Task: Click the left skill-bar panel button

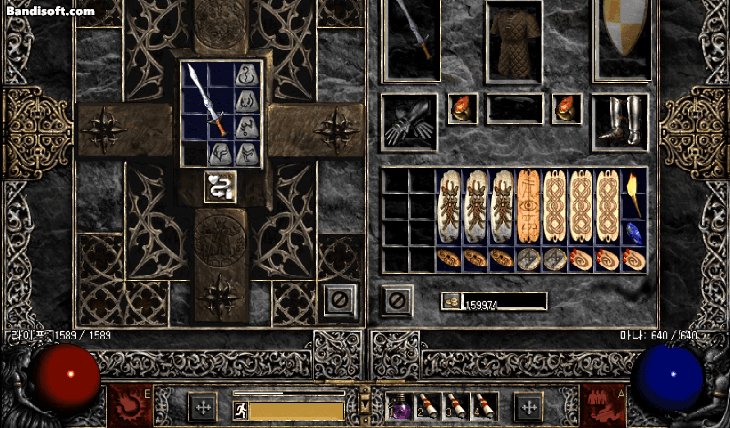Action: [202, 406]
